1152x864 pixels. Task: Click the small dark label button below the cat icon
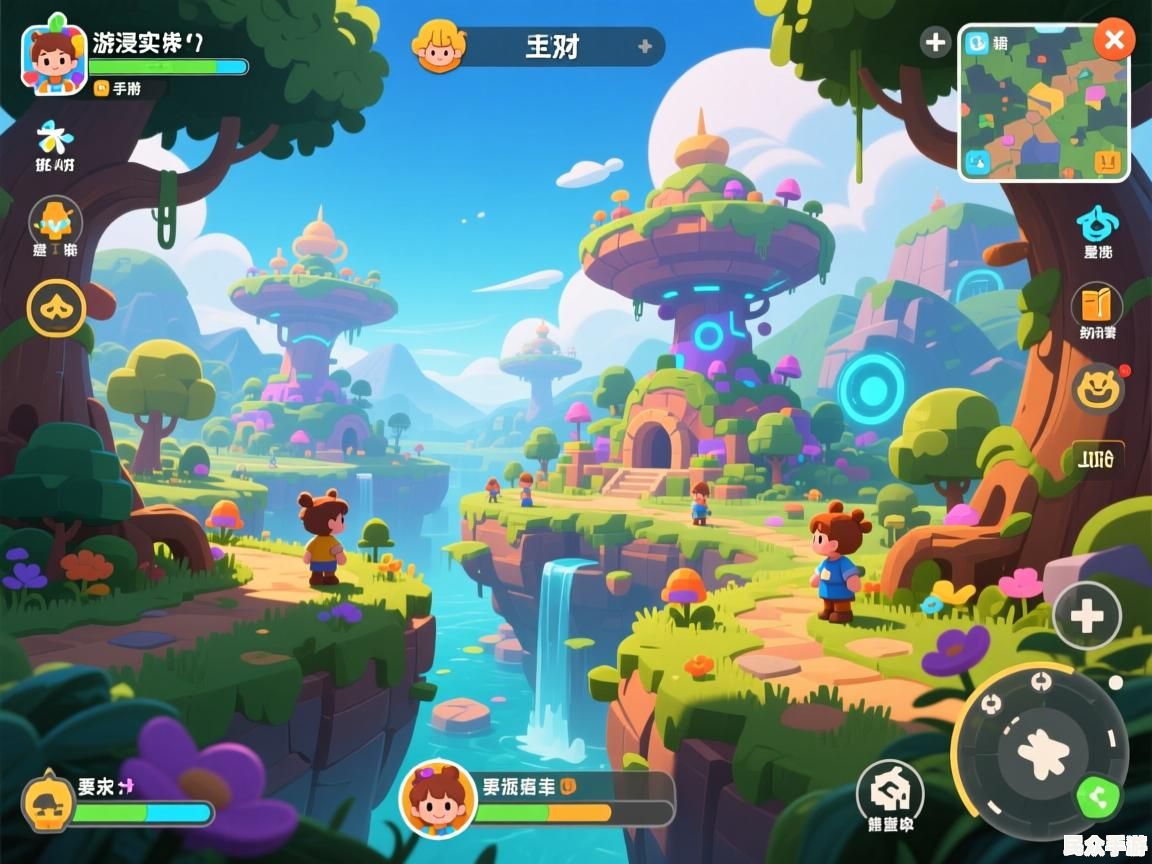pos(1098,459)
